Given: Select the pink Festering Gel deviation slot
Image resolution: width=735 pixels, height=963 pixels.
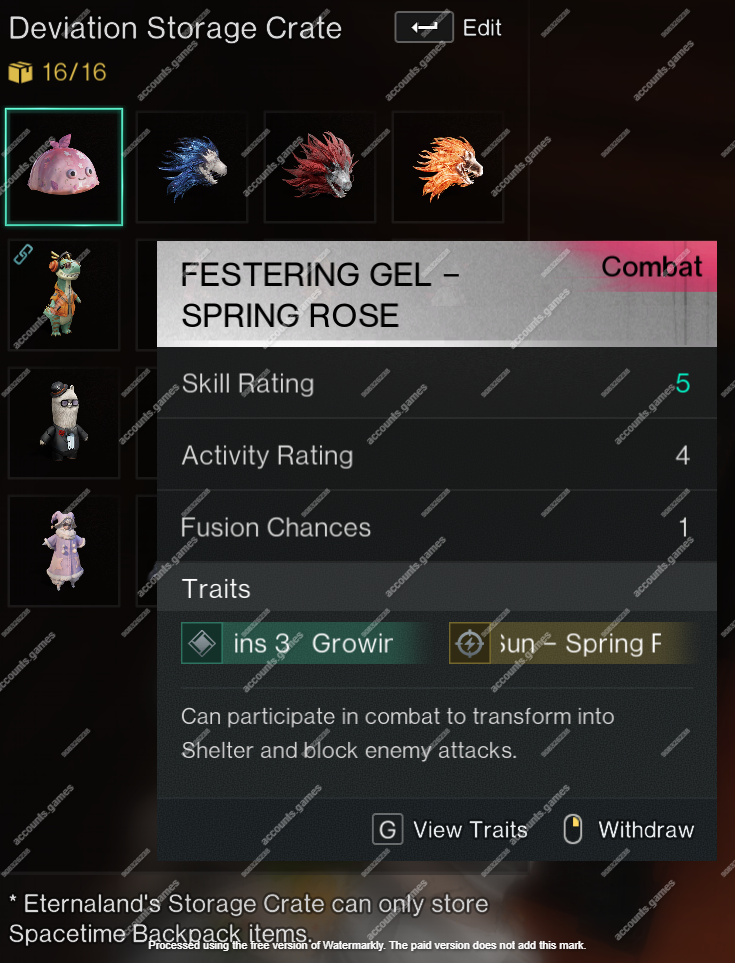Looking at the screenshot, I should [x=64, y=167].
